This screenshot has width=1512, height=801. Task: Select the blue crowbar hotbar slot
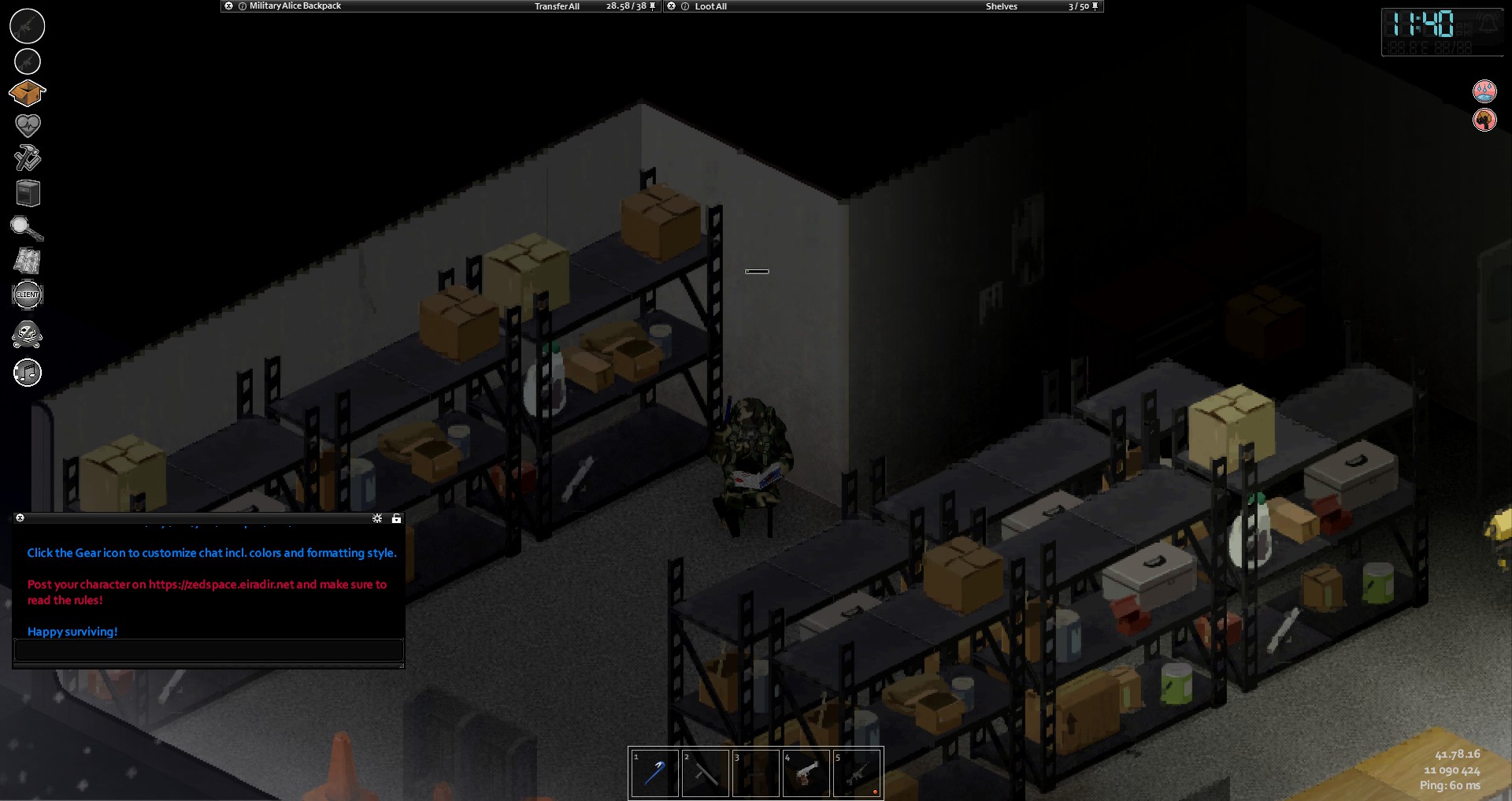click(654, 773)
